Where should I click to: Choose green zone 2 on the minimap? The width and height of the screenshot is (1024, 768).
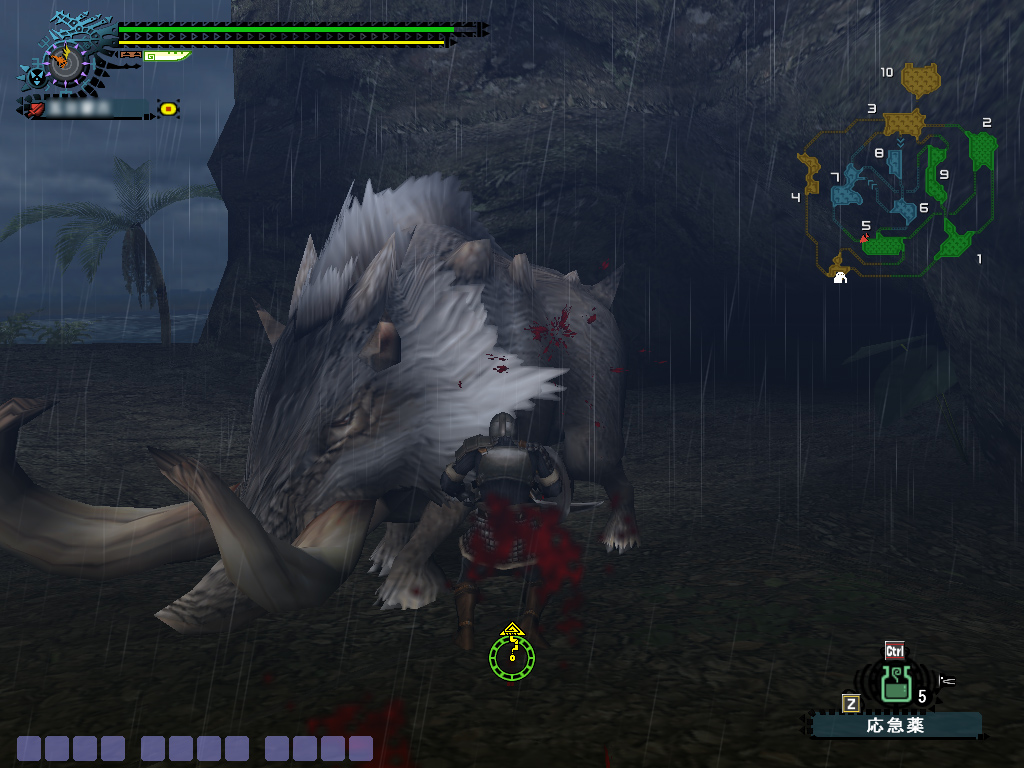click(982, 150)
